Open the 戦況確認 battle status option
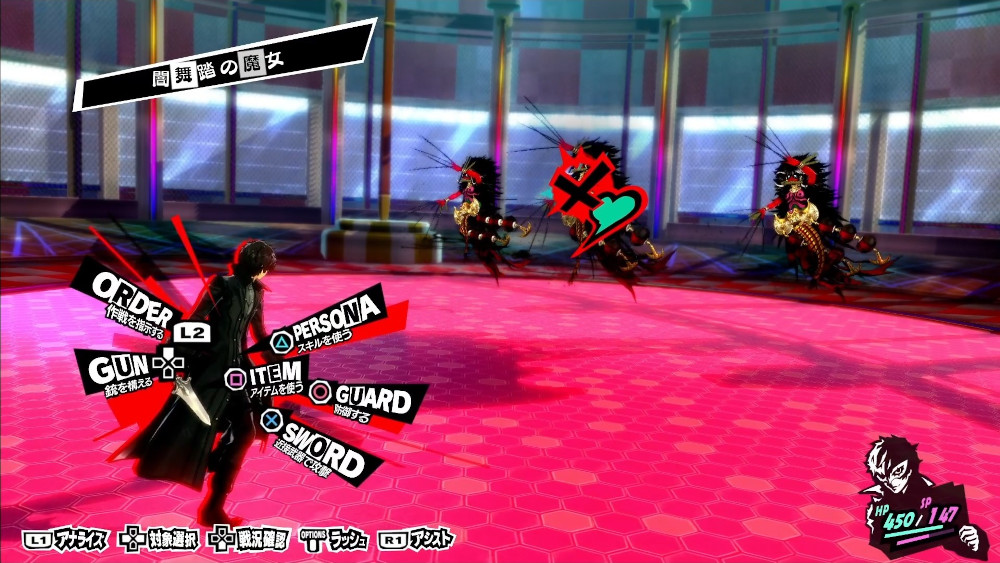The height and width of the screenshot is (563, 1000). coord(250,540)
